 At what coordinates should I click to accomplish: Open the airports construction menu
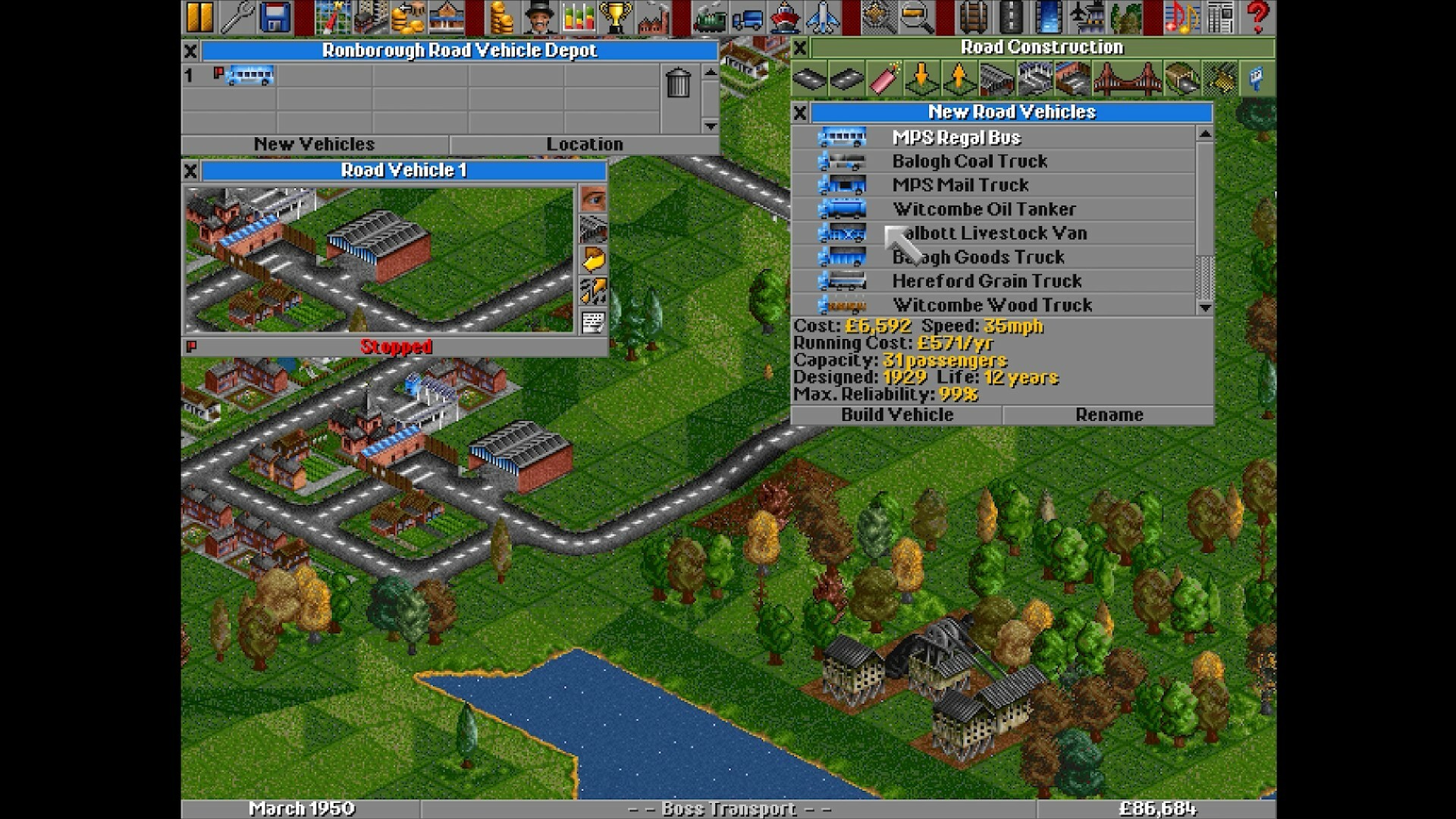1087,15
